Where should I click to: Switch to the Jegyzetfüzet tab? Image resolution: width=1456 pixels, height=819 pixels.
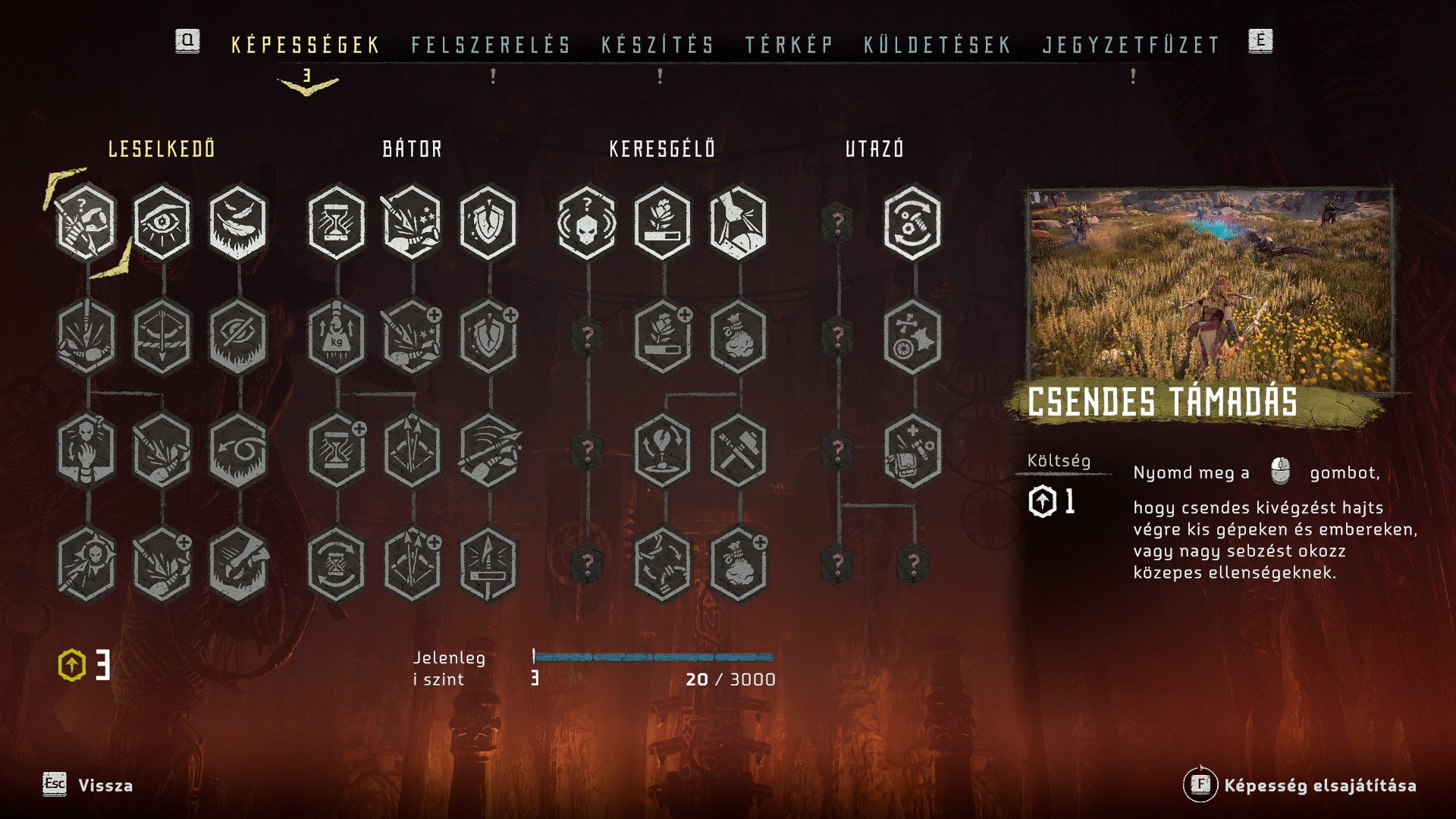point(1131,45)
